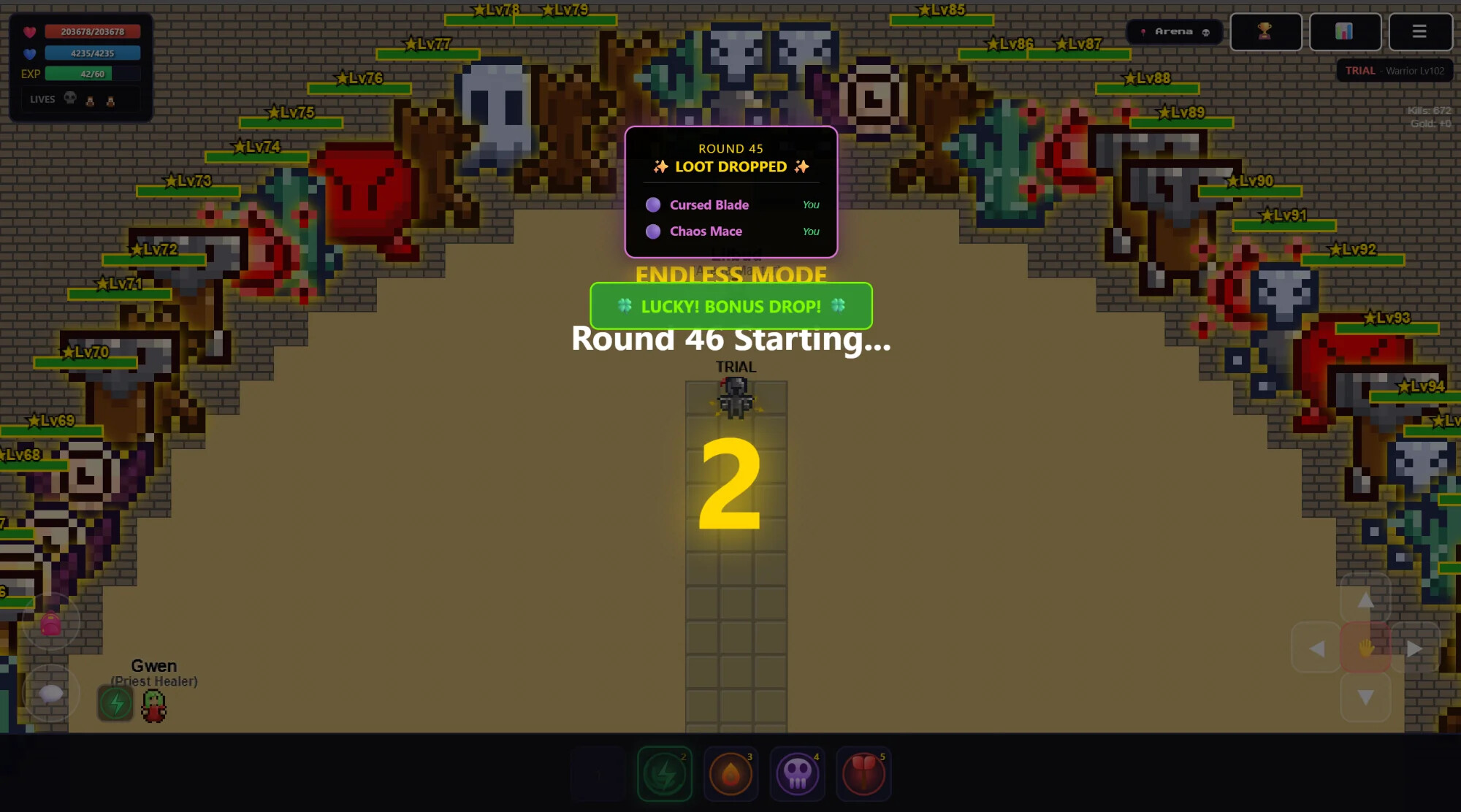1461x812 pixels.
Task: Cast the green lightning skill in slot 2
Action: (664, 774)
